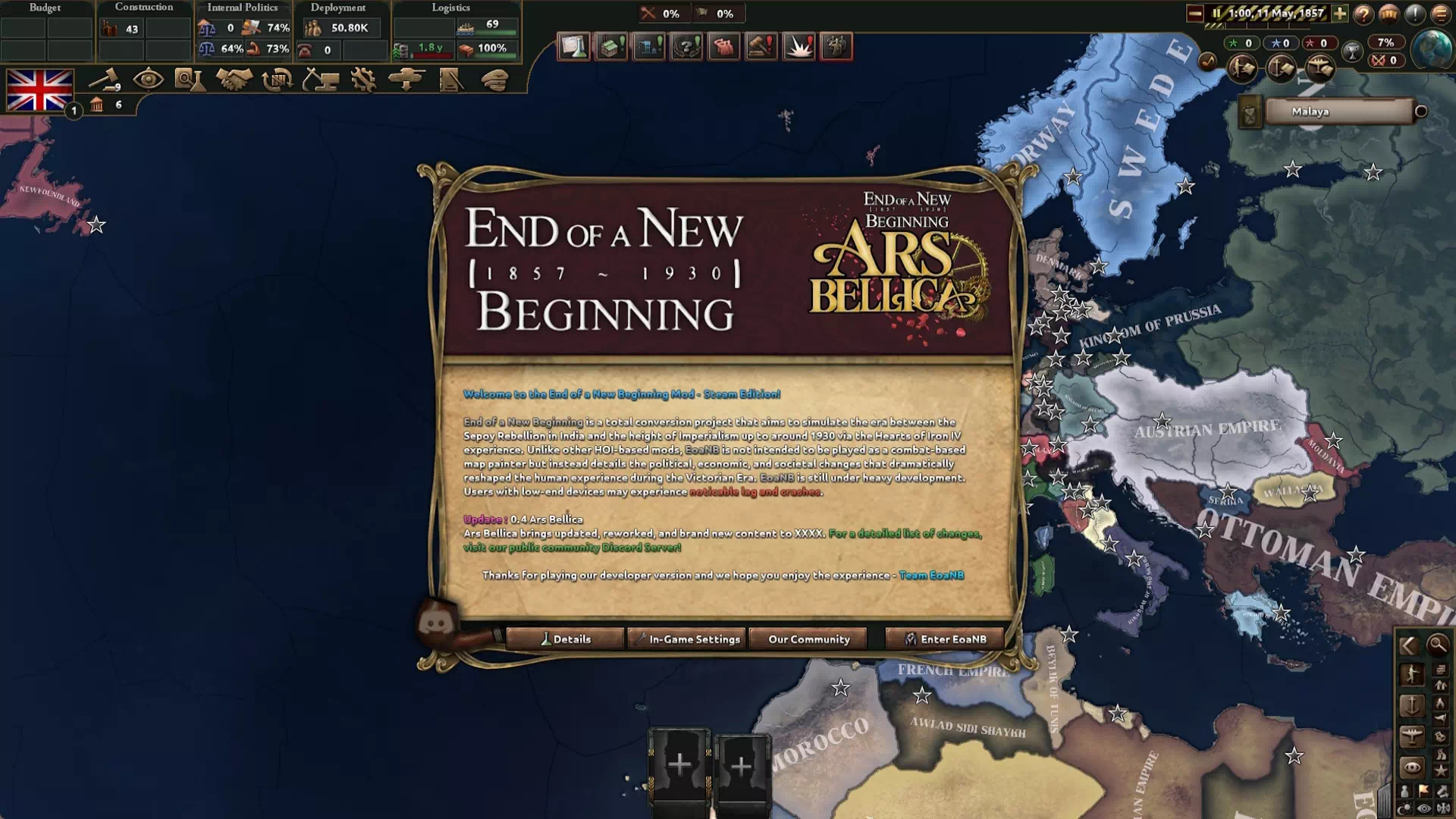This screenshot has width=1456, height=819.
Task: Visit Our Community button
Action: tap(808, 639)
